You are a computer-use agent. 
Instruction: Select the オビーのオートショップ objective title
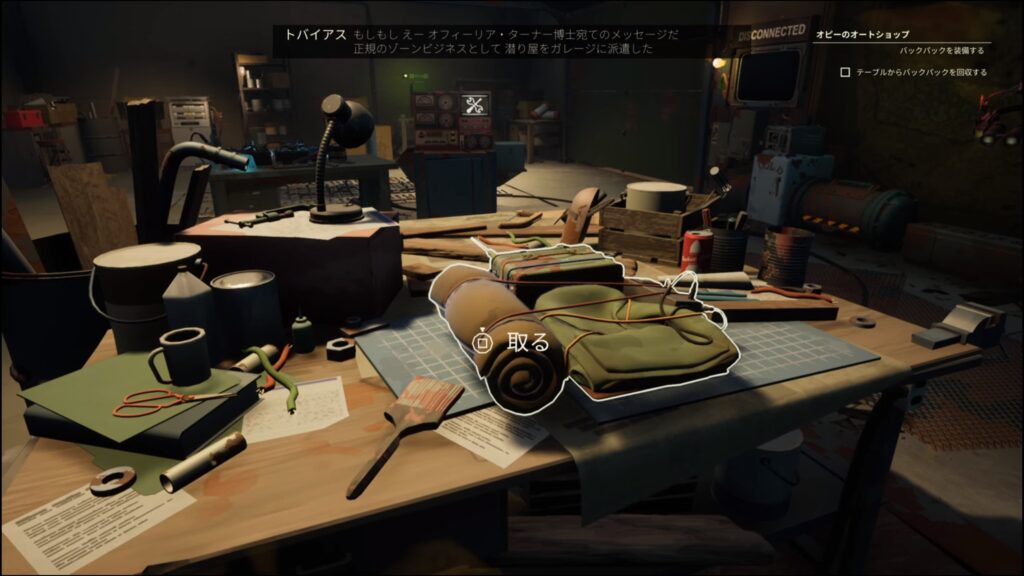click(x=862, y=34)
